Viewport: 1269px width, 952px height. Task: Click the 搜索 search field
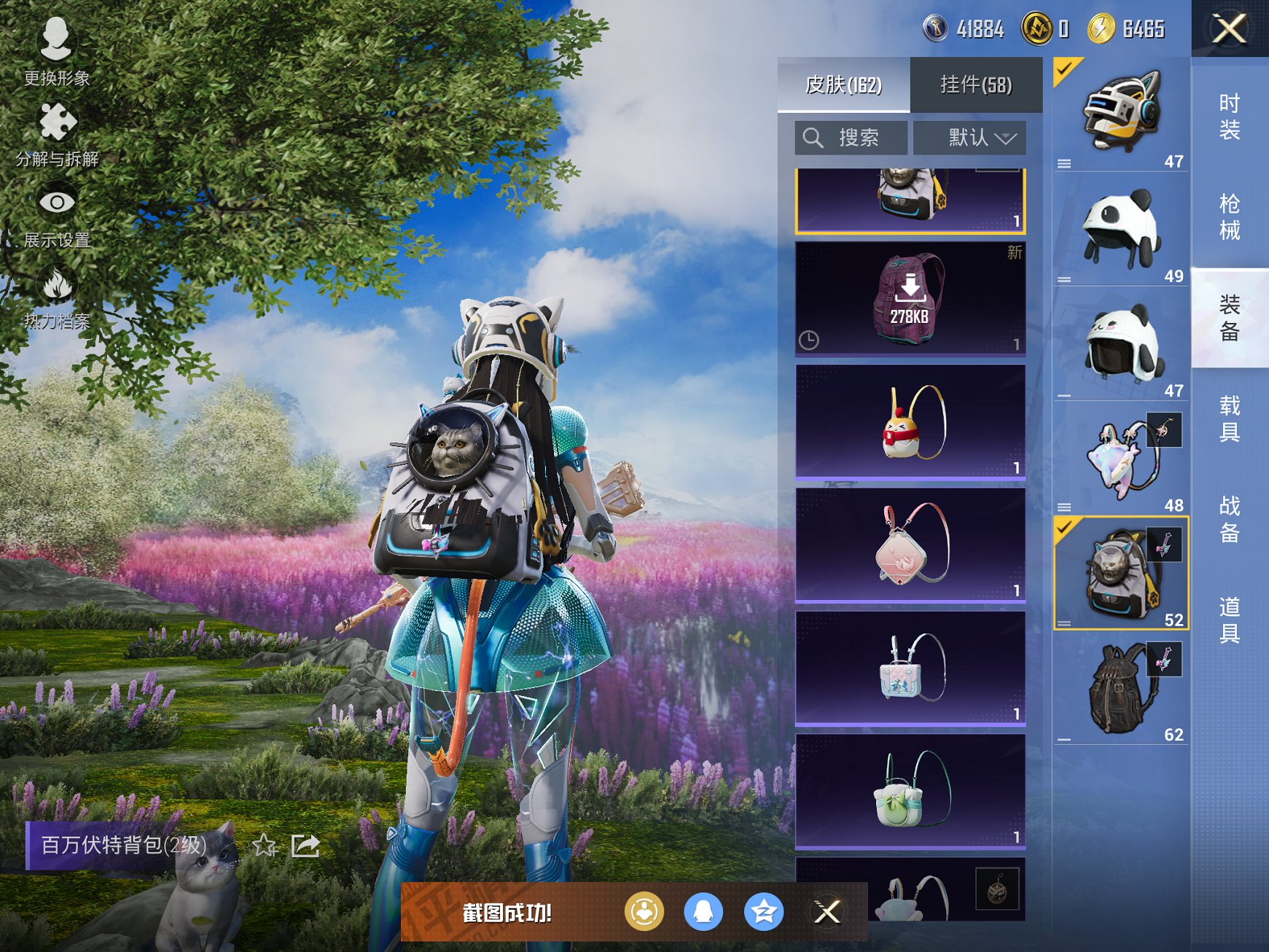pyautogui.click(x=851, y=138)
